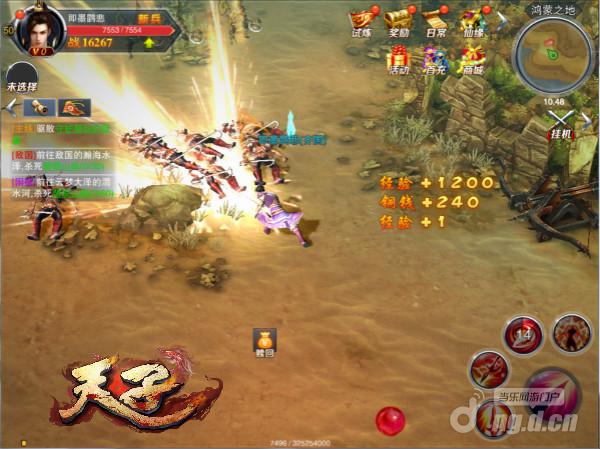Open the 商城 shop
This screenshot has height=449, width=600.
tap(472, 58)
